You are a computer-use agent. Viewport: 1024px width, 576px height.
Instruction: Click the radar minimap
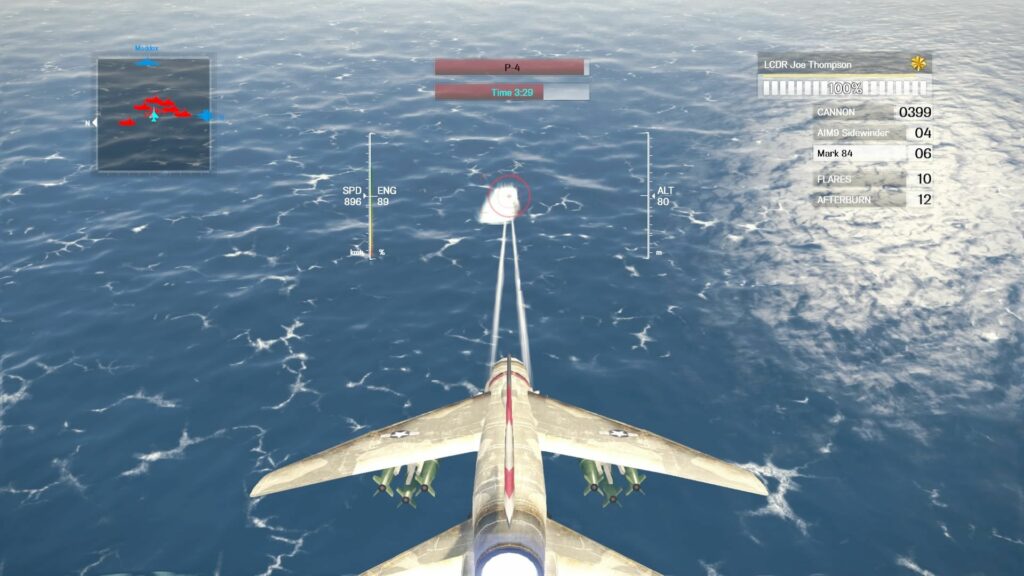(154, 114)
